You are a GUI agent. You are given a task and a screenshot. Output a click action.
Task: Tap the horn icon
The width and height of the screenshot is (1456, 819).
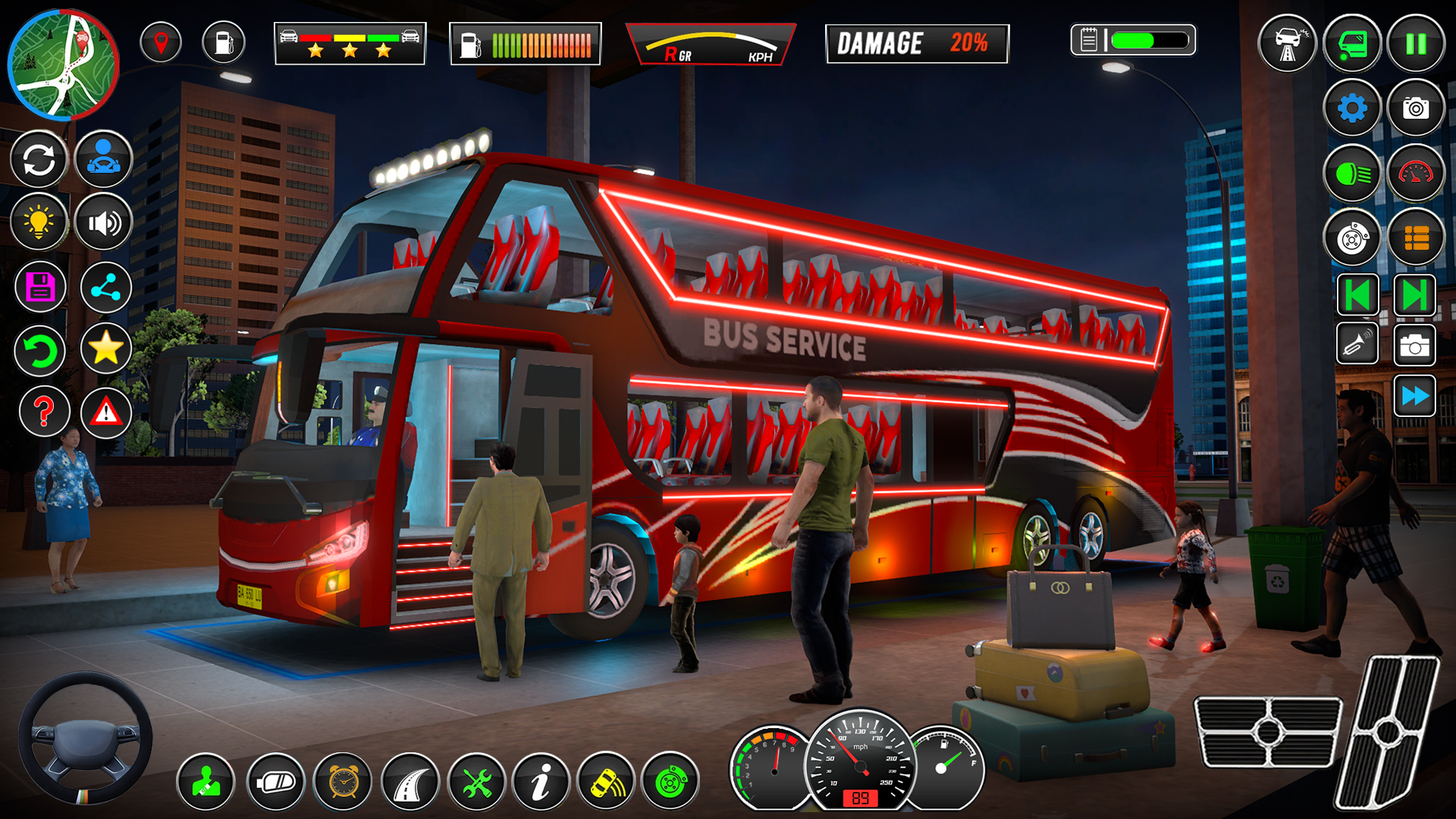[1357, 347]
